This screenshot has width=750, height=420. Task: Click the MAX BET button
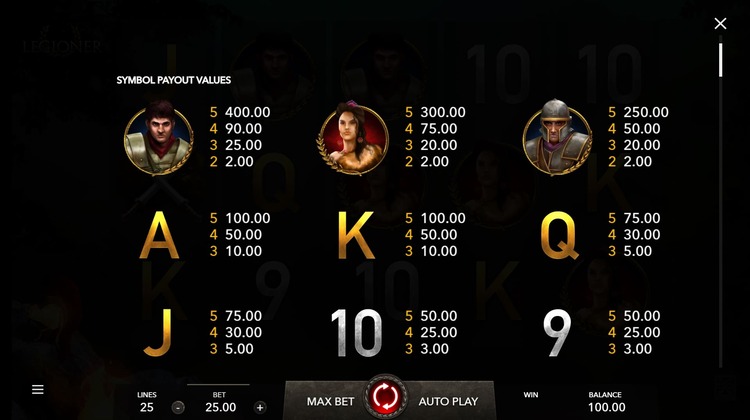332,401
